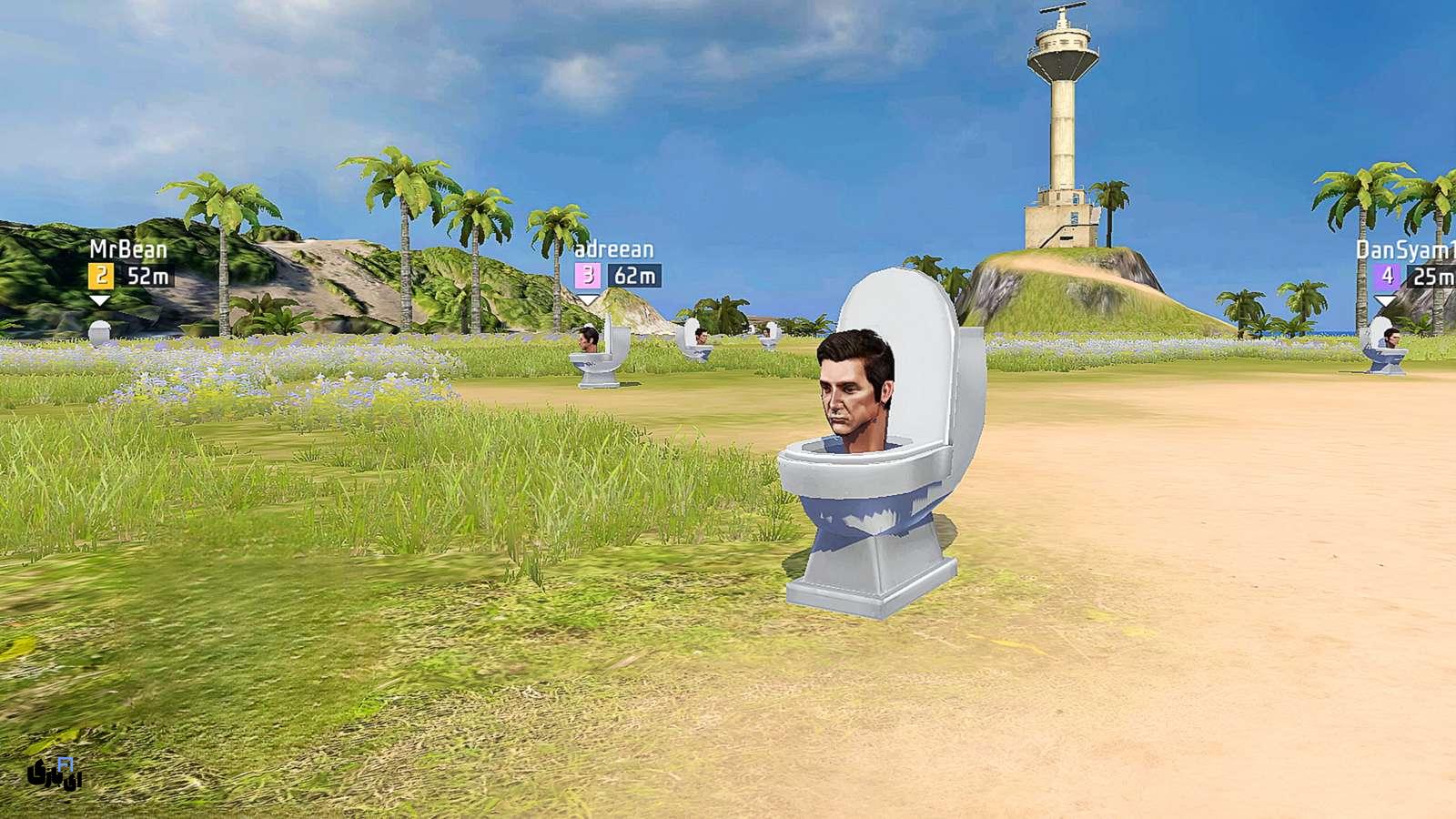The image size is (1456, 819).
Task: Click adreean's pink rank 3 badge
Action: pyautogui.click(x=587, y=273)
